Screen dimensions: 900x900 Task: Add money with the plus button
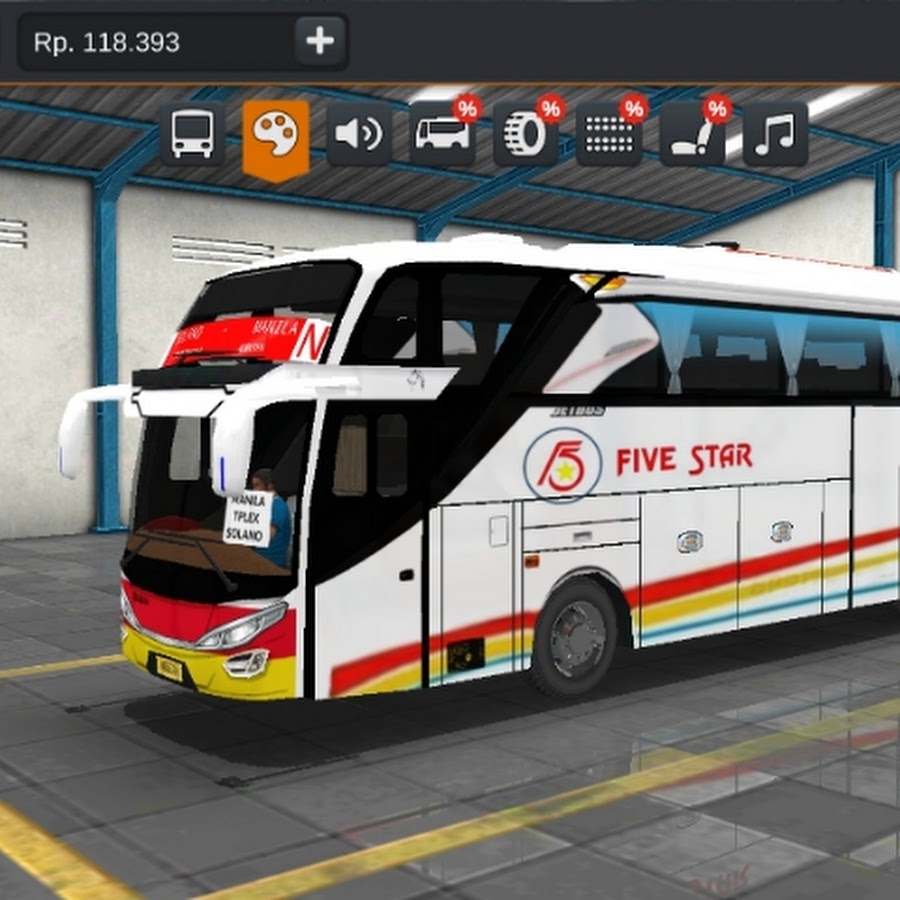(320, 42)
